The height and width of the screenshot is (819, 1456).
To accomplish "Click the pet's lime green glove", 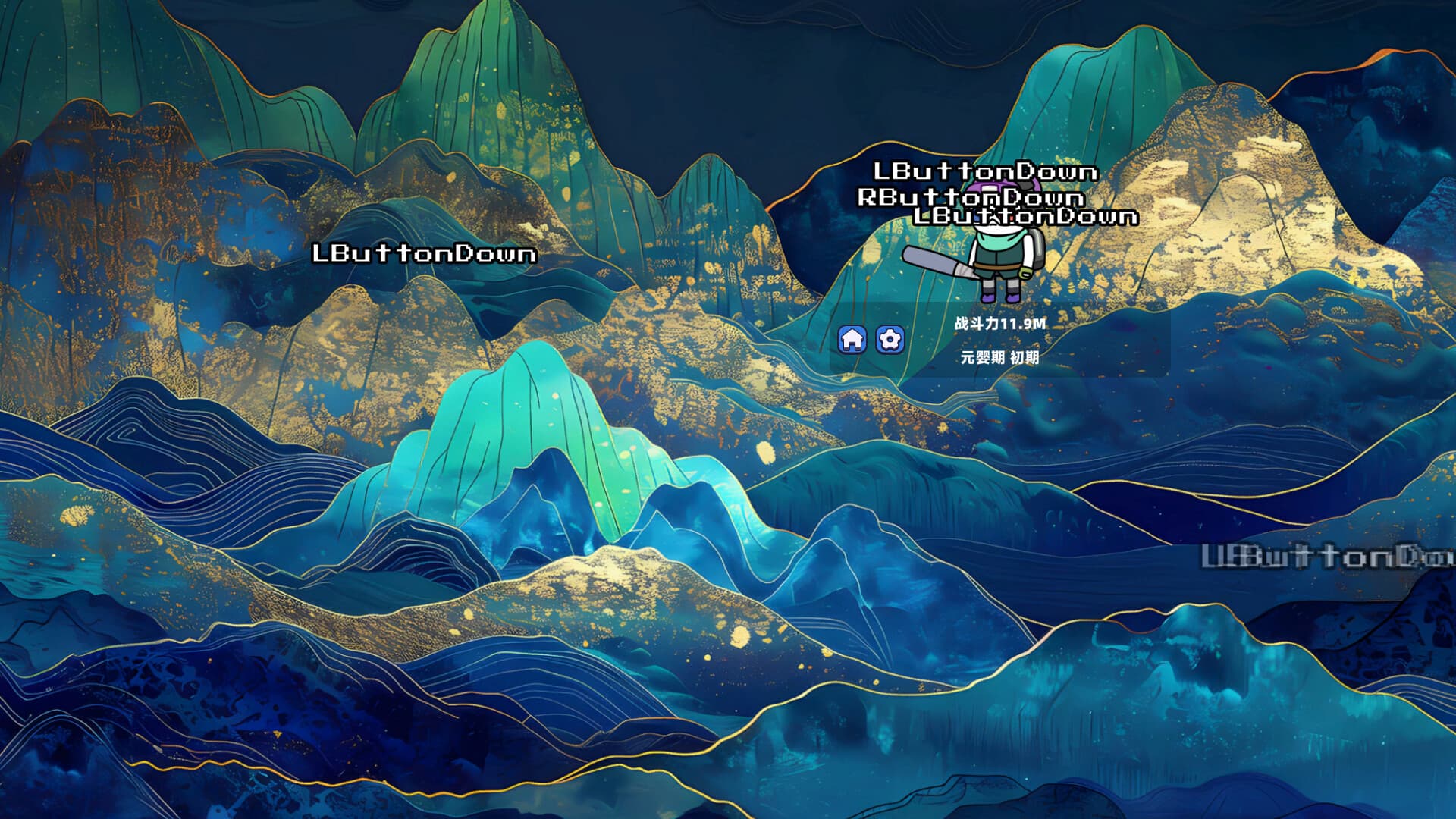I will [1025, 272].
